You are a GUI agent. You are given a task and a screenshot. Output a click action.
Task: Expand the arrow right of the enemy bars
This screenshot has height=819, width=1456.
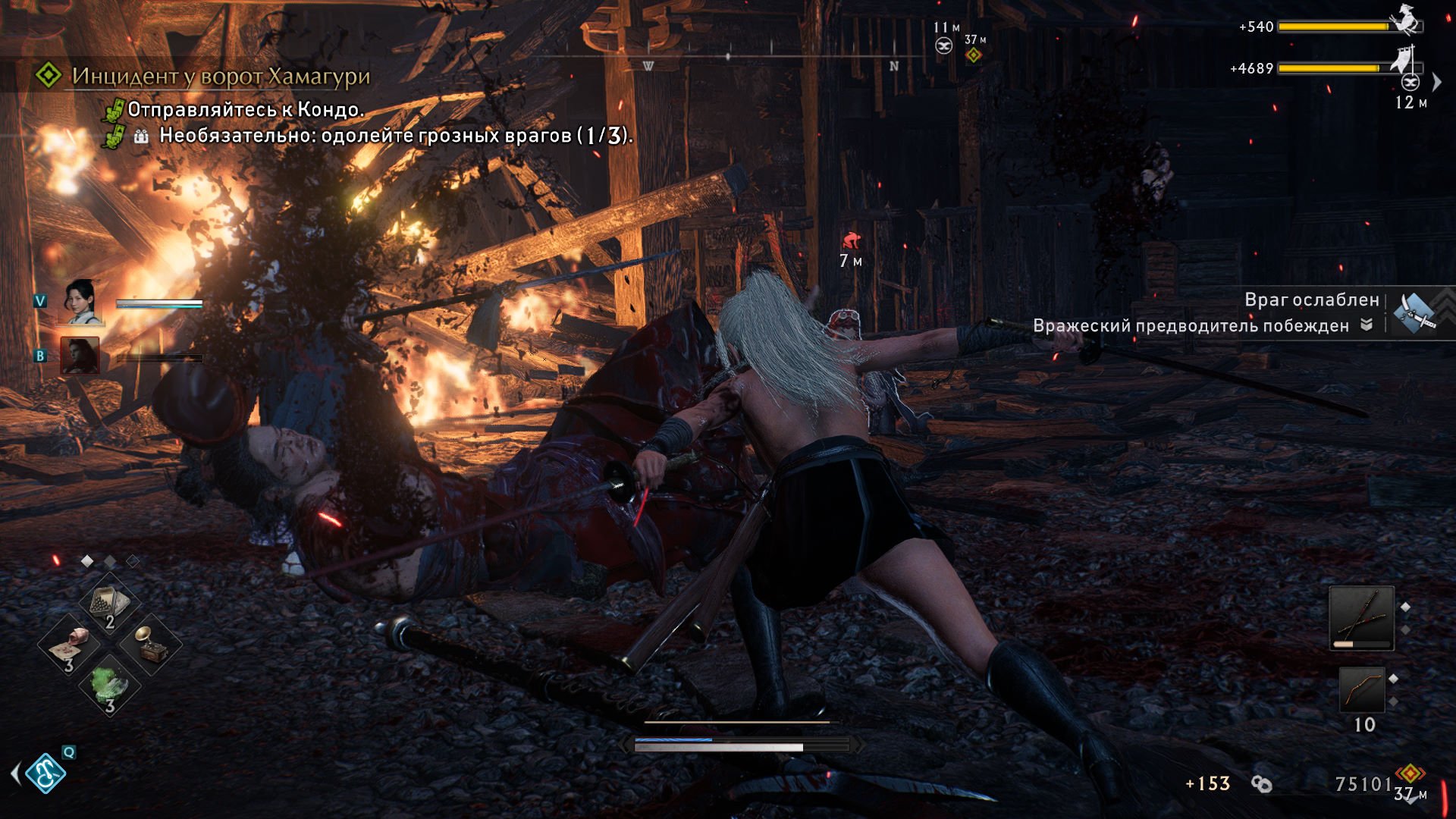pos(1436,82)
